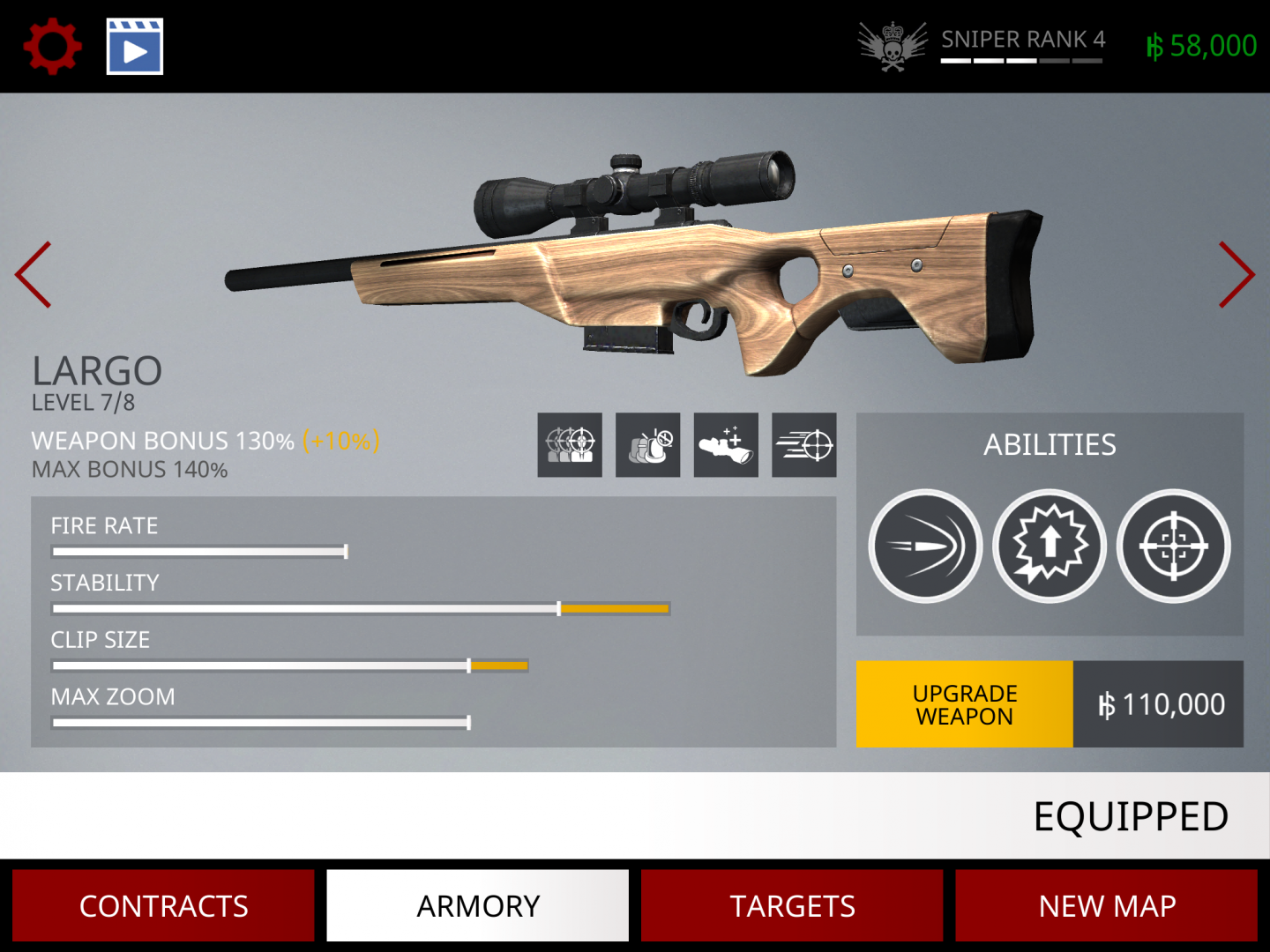Tap the 58,000 money balance
The image size is (1270, 952).
1201,46
